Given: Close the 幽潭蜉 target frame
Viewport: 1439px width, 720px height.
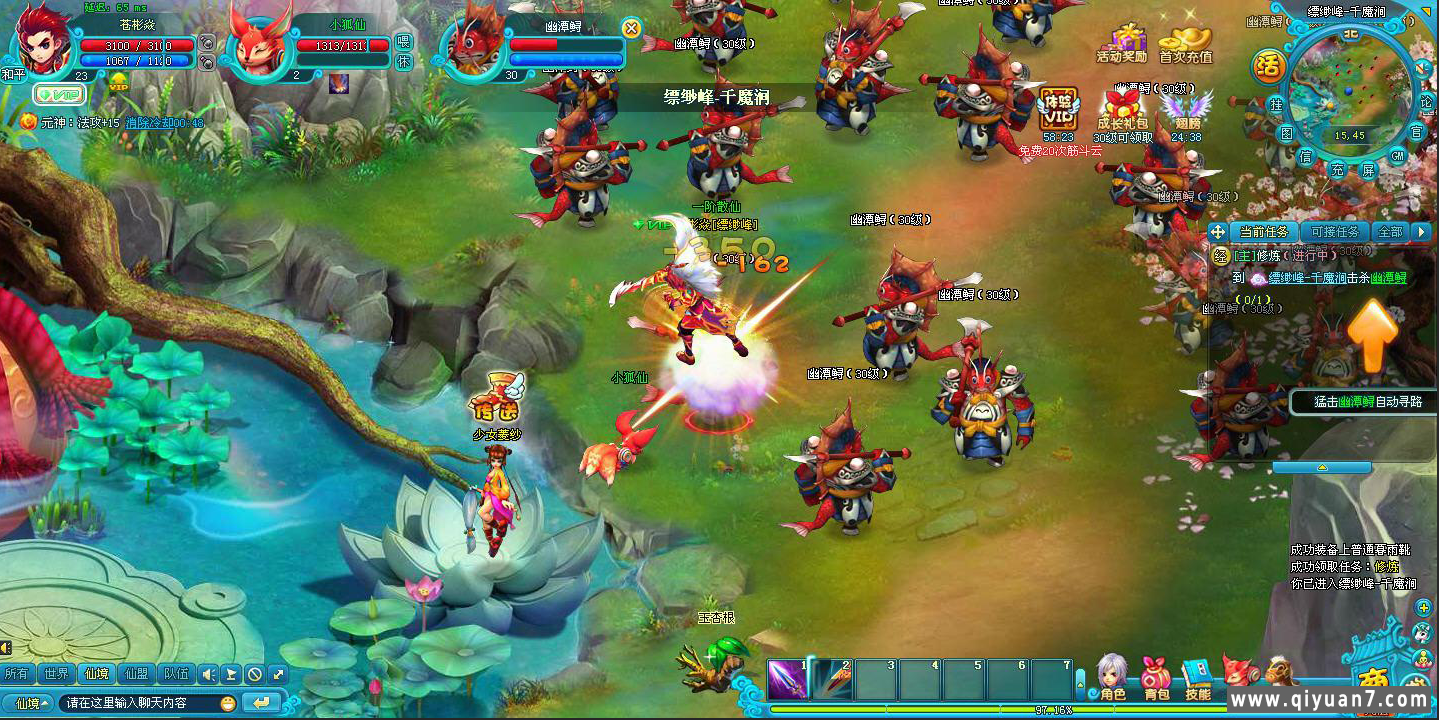Looking at the screenshot, I should click(x=631, y=28).
